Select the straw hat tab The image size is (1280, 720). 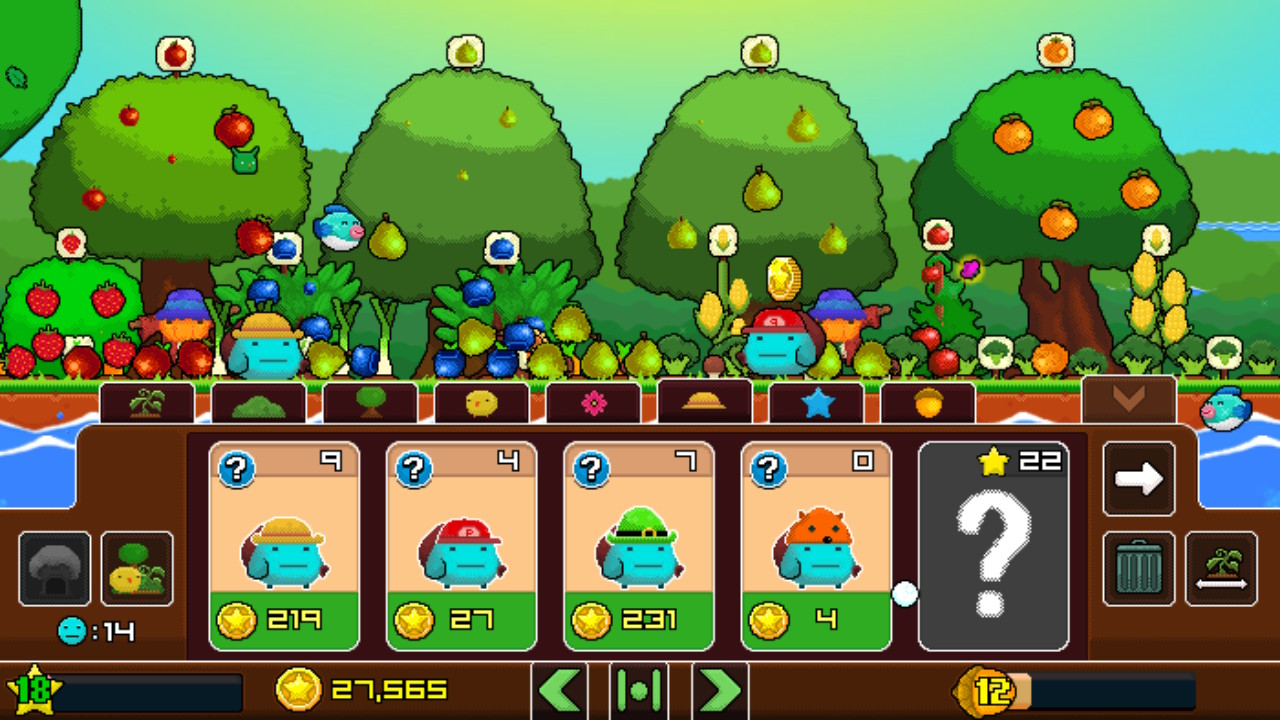(x=705, y=402)
